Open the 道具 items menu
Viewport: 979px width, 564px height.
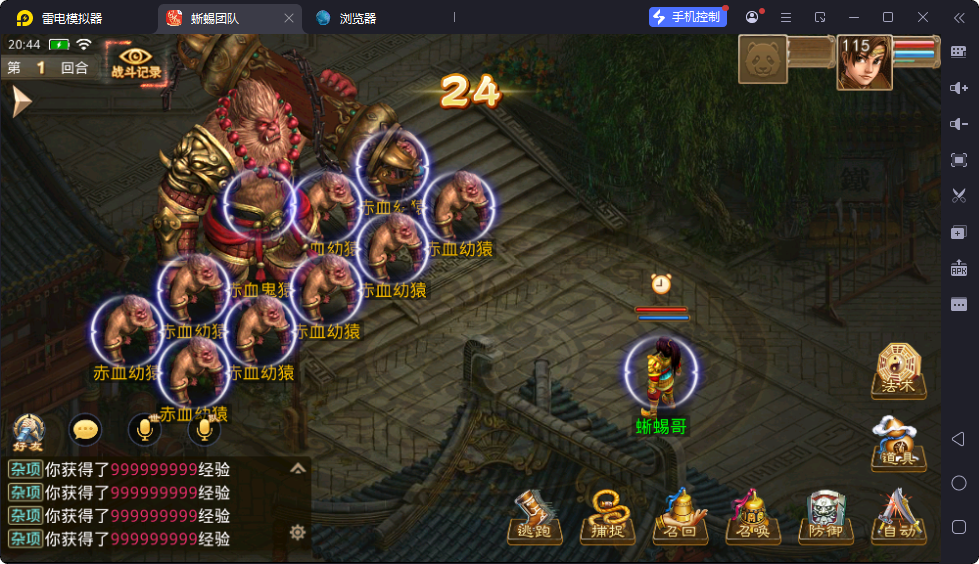898,443
